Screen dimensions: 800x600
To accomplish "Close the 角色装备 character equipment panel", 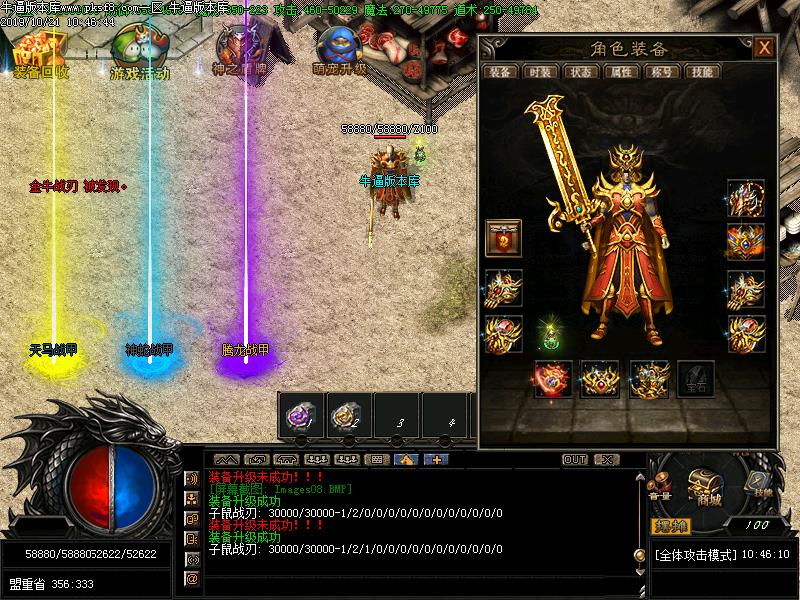I will pos(764,48).
